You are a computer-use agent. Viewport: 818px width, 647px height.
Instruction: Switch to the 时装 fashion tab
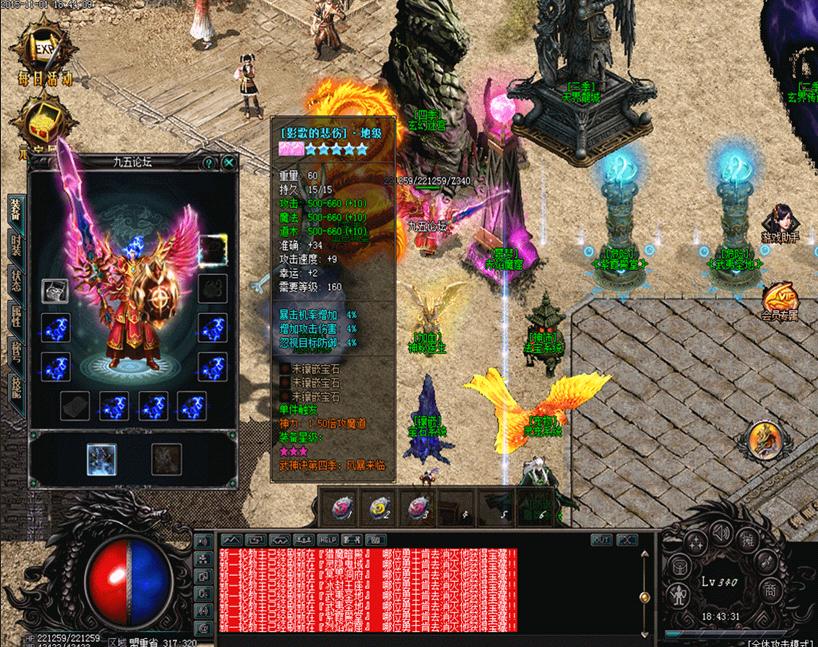coord(15,247)
